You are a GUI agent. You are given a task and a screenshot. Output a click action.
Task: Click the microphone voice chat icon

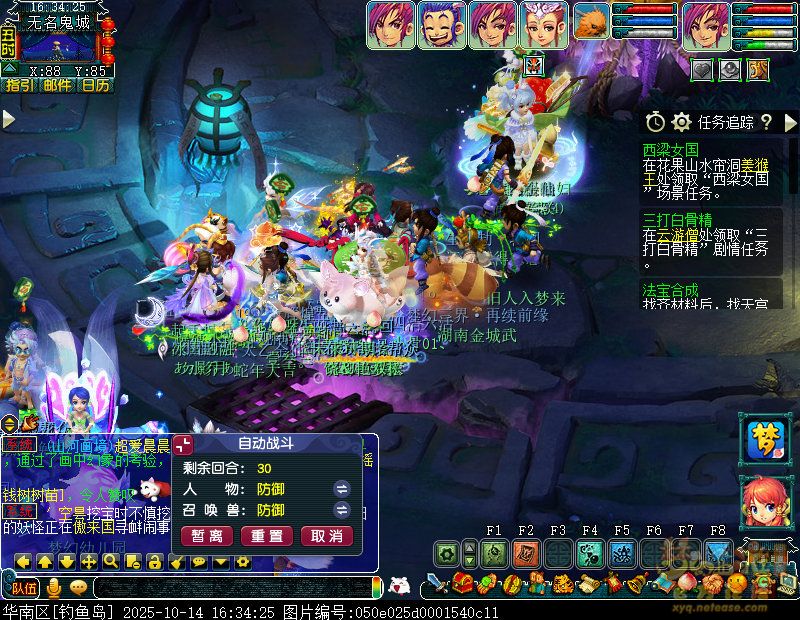tap(53, 587)
